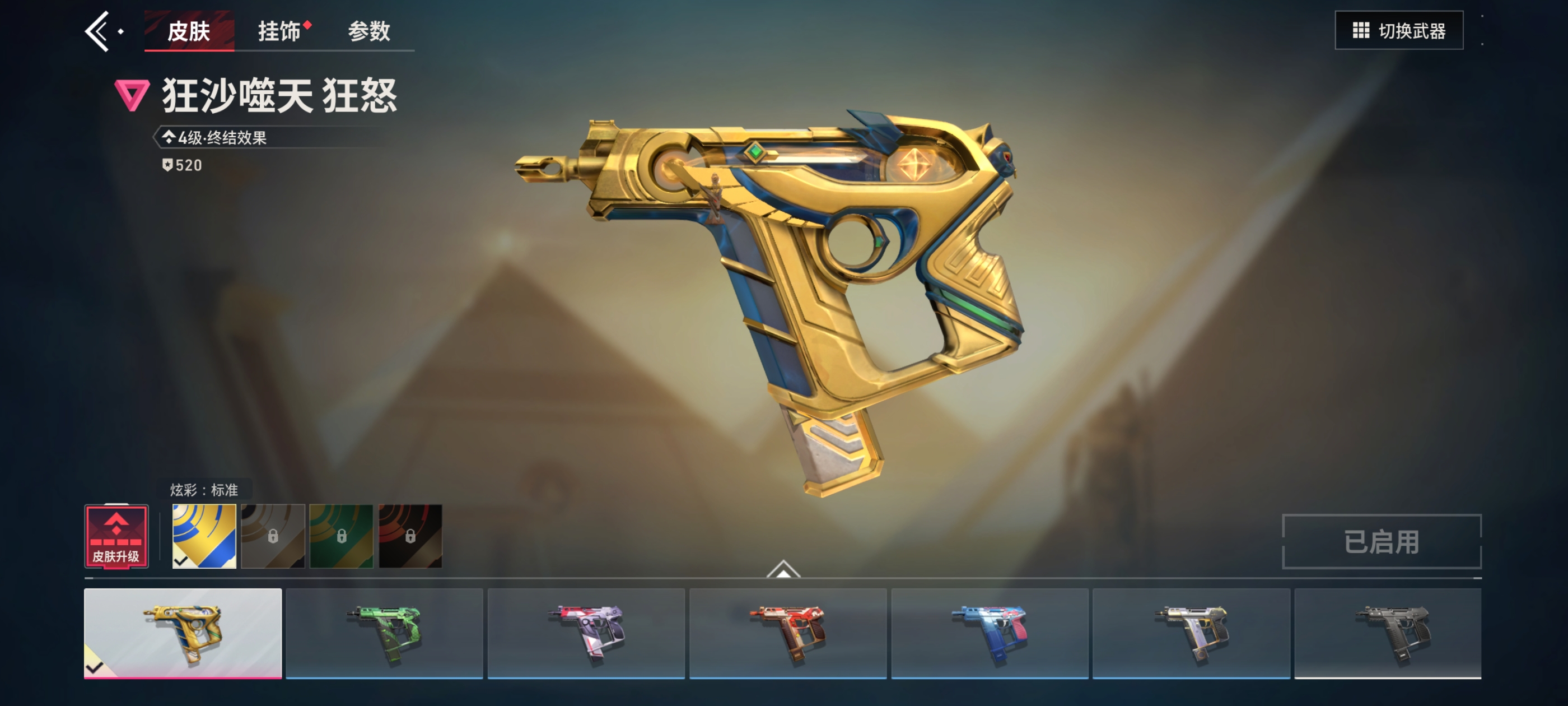
Task: Pick the red pistol skin thumbnail
Action: pos(788,633)
